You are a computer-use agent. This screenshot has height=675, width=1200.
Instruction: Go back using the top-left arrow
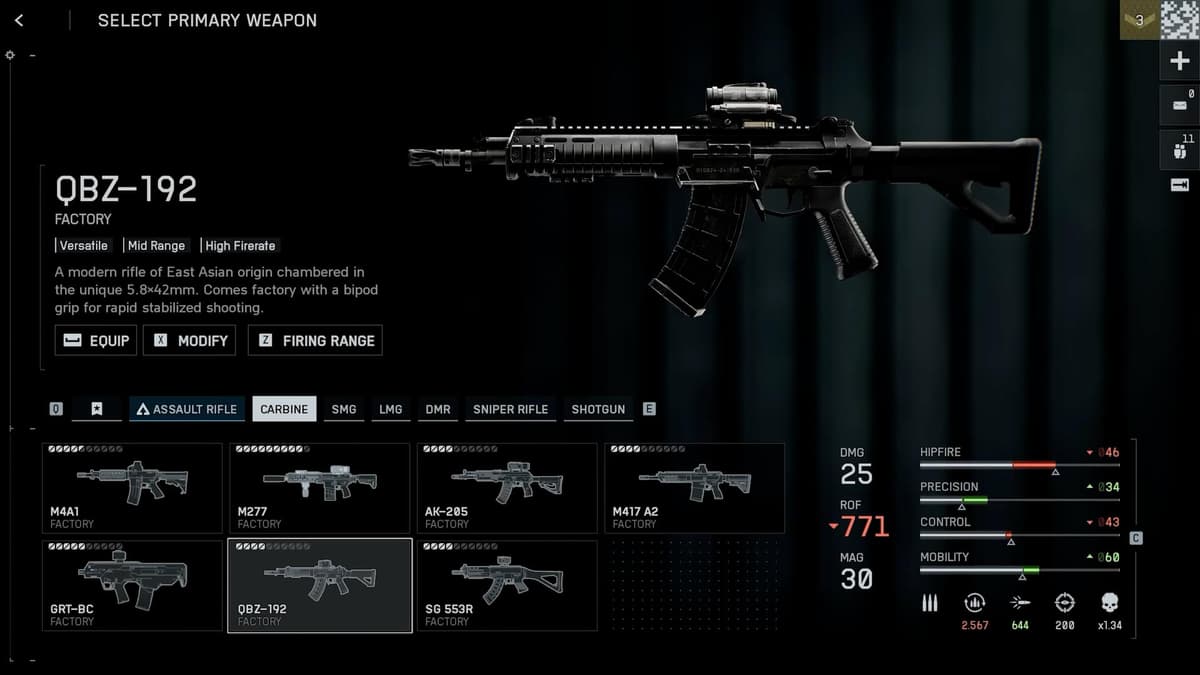[20, 20]
